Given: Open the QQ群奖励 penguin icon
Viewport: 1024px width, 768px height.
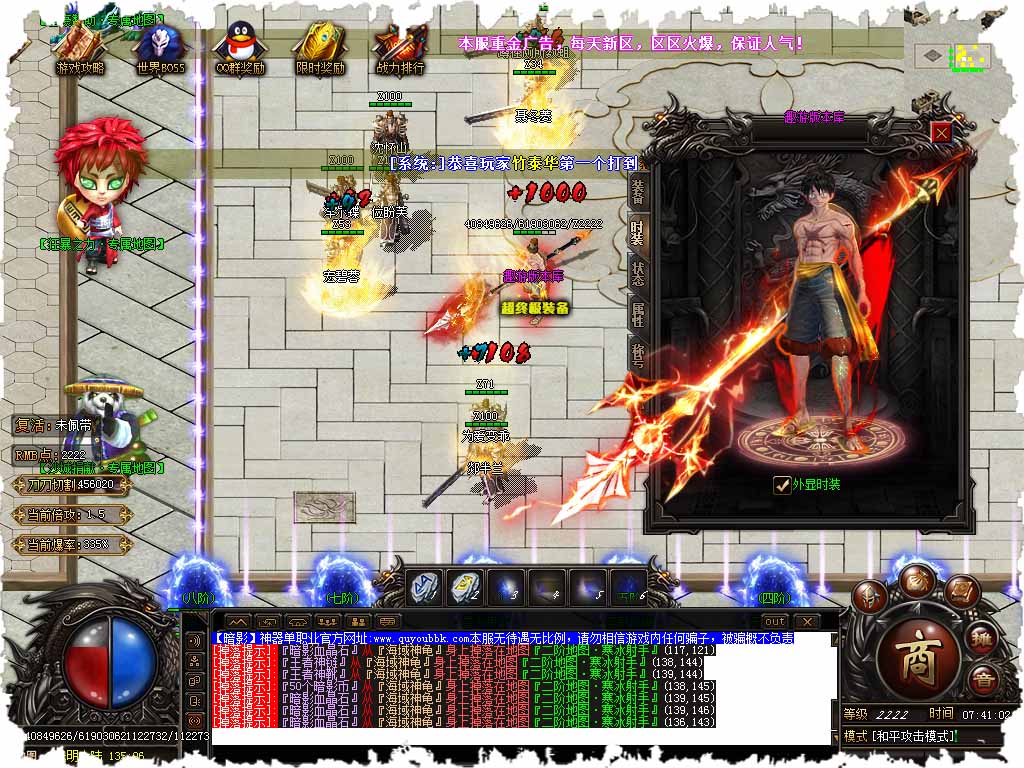Looking at the screenshot, I should (240, 48).
